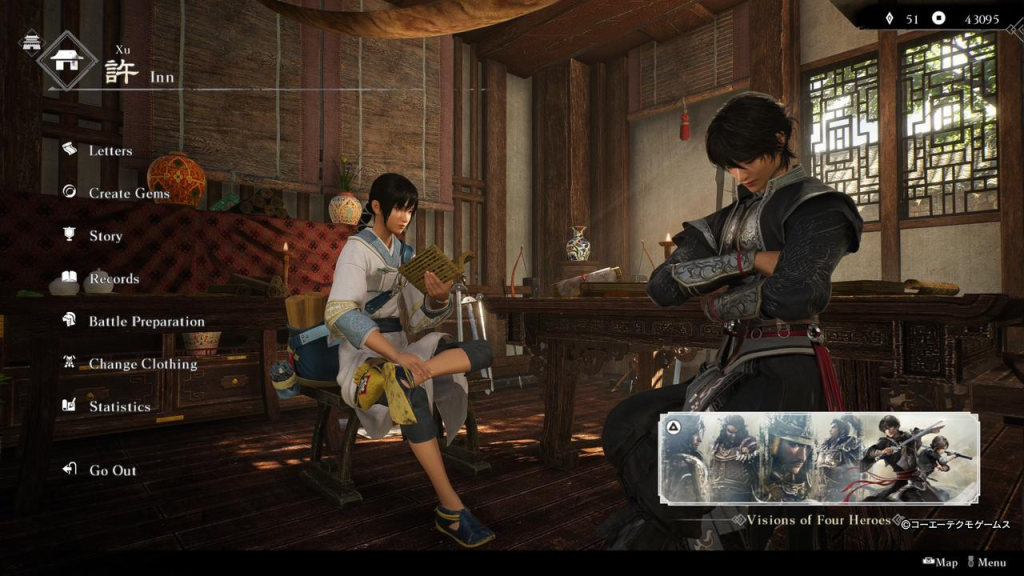Open the Visions of Four Heroes banner
1024x576 pixels.
[818, 459]
